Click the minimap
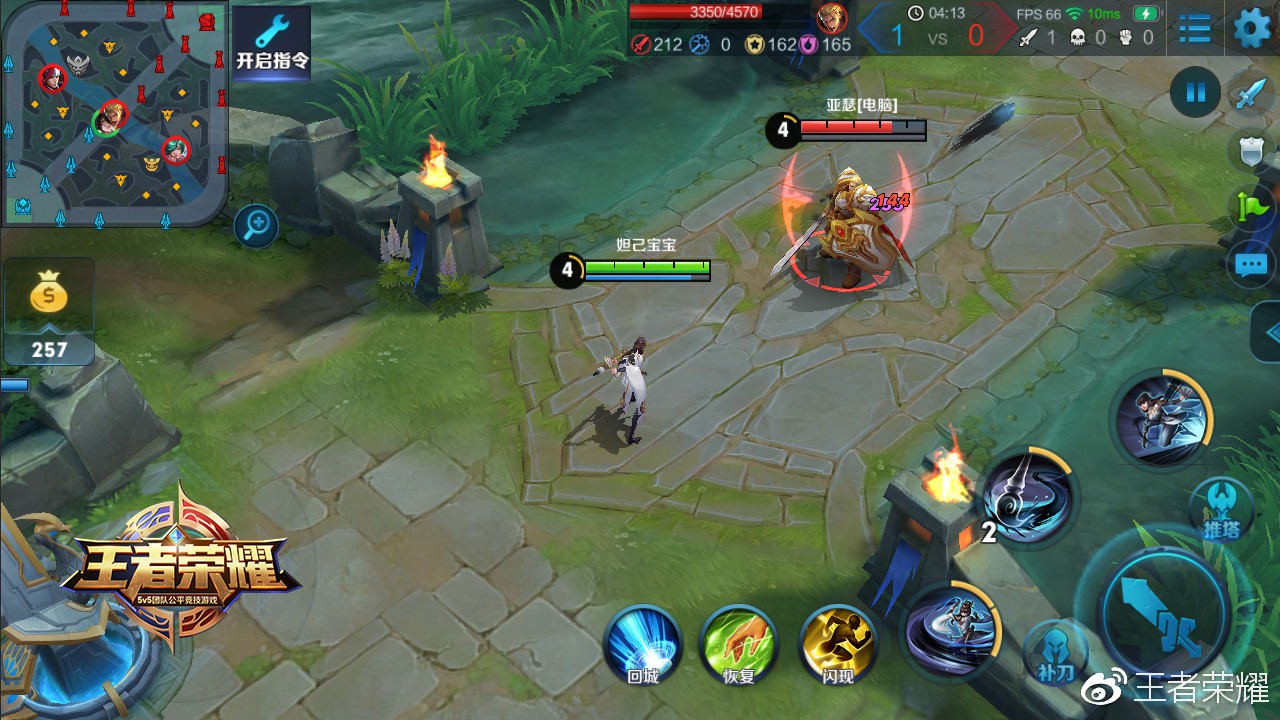Screen dimensions: 1280x720 (x=114, y=112)
